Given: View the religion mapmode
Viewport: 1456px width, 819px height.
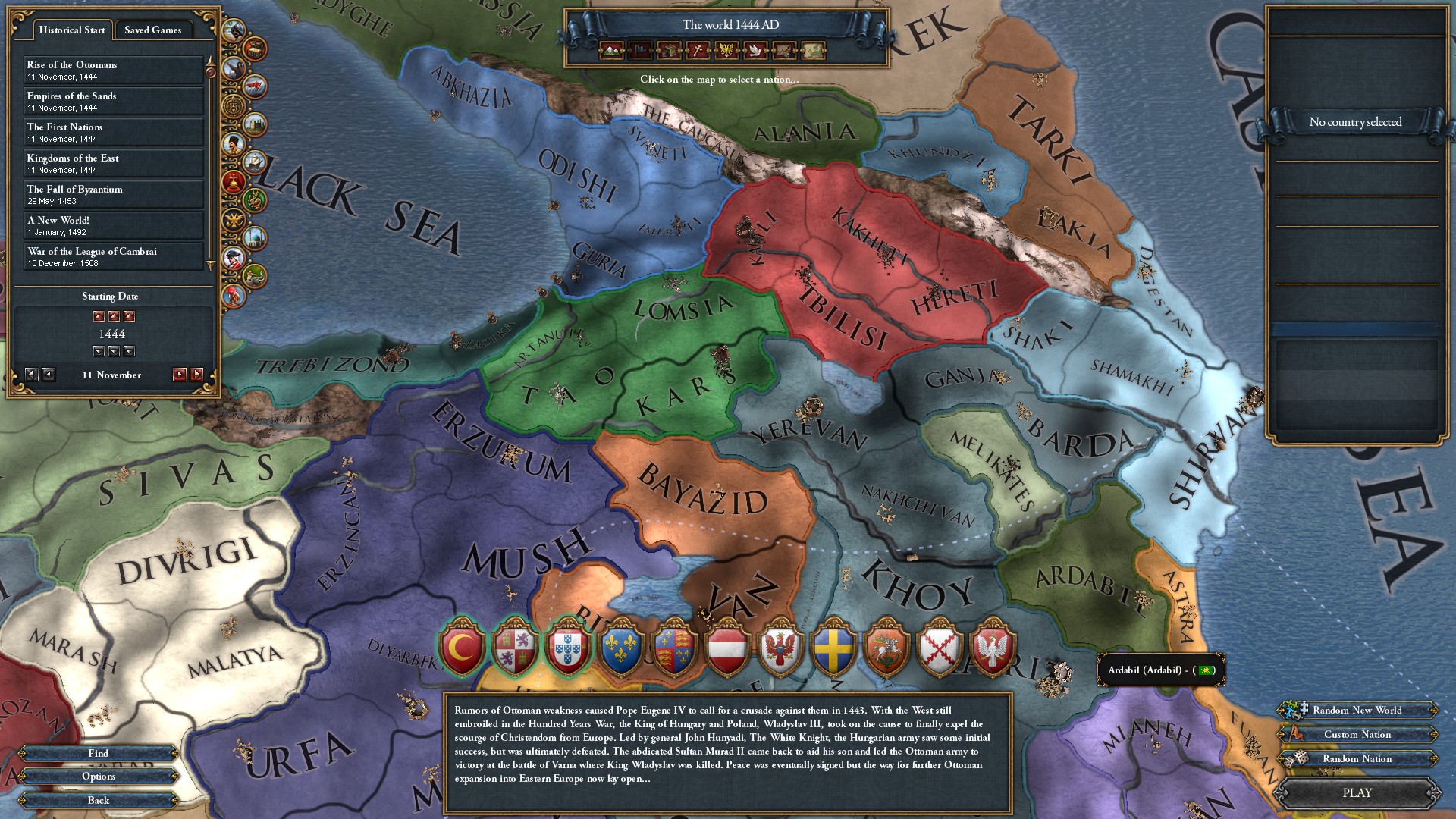Looking at the screenshot, I should click(698, 51).
